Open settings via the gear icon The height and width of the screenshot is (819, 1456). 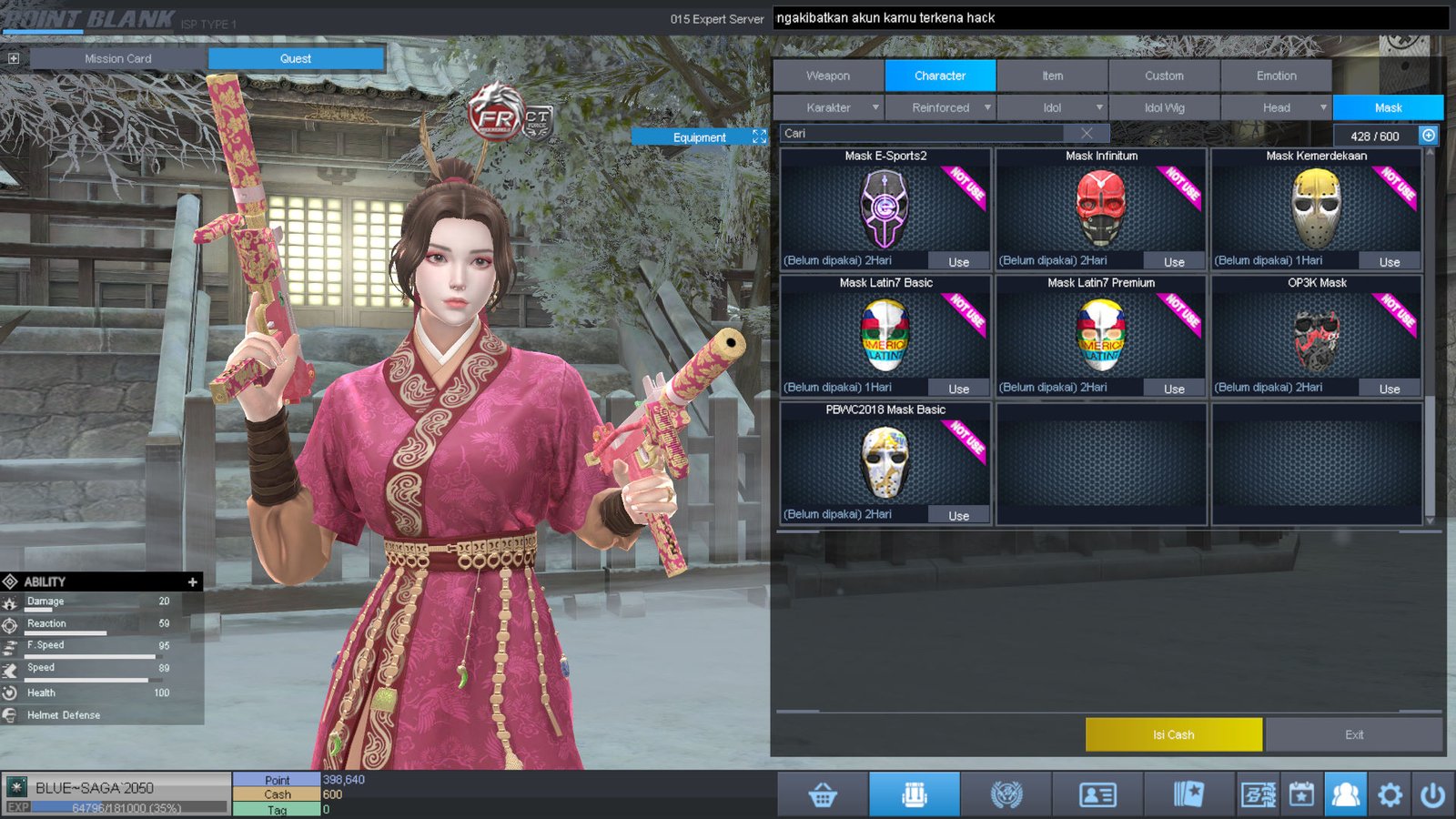click(1390, 795)
